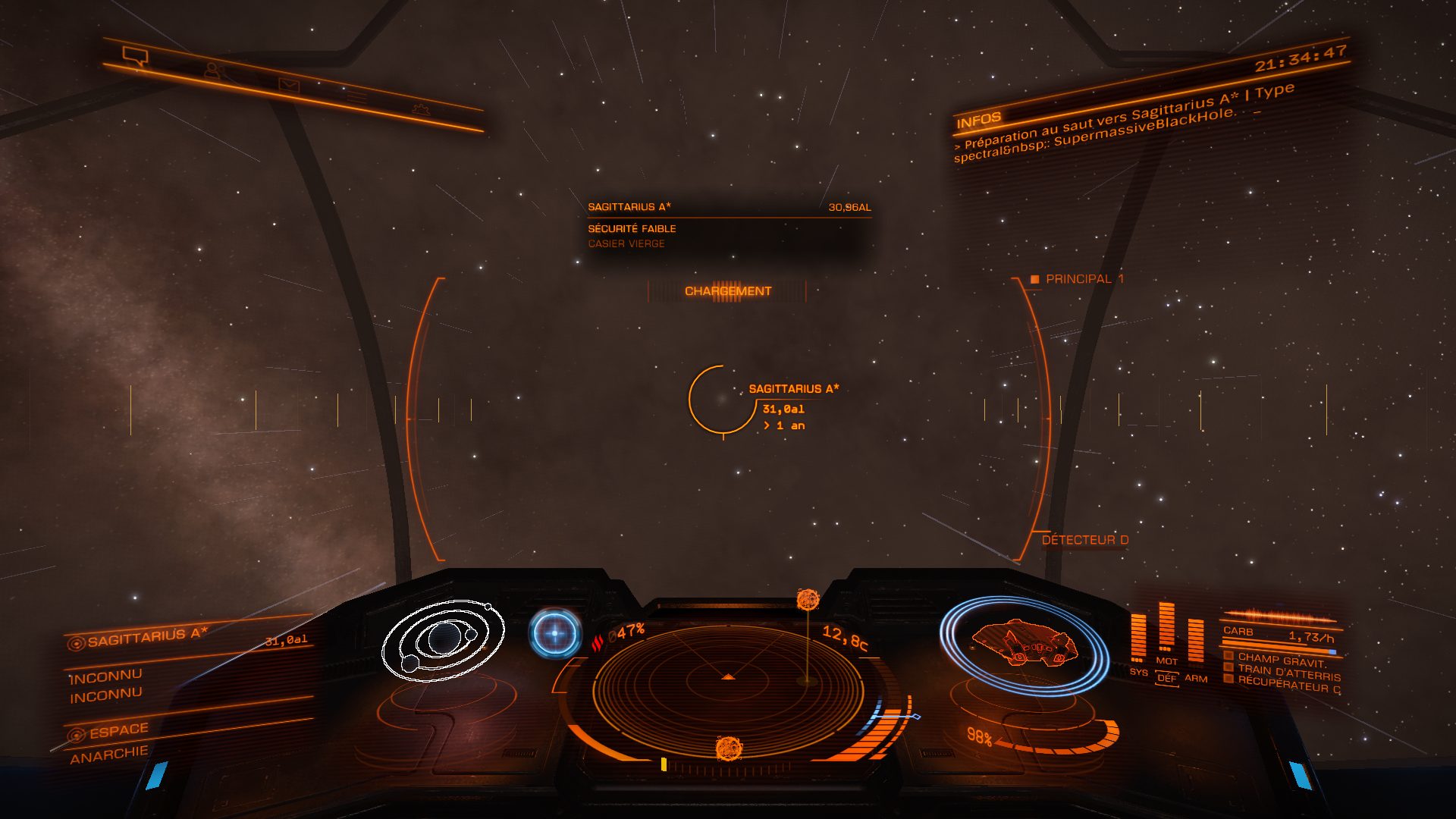Open the chat speech-bubble tab
This screenshot has width=1456, height=819.
135,55
